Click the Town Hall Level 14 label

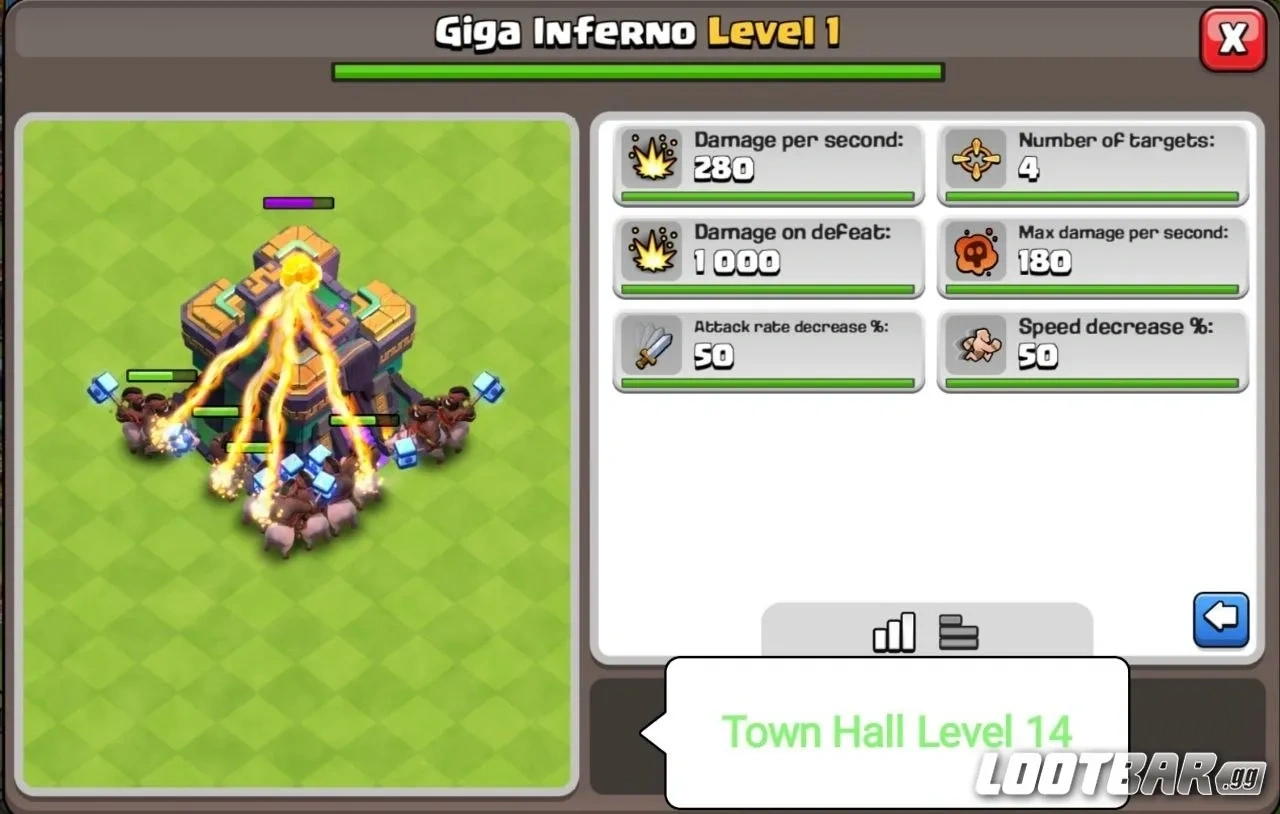click(x=897, y=730)
